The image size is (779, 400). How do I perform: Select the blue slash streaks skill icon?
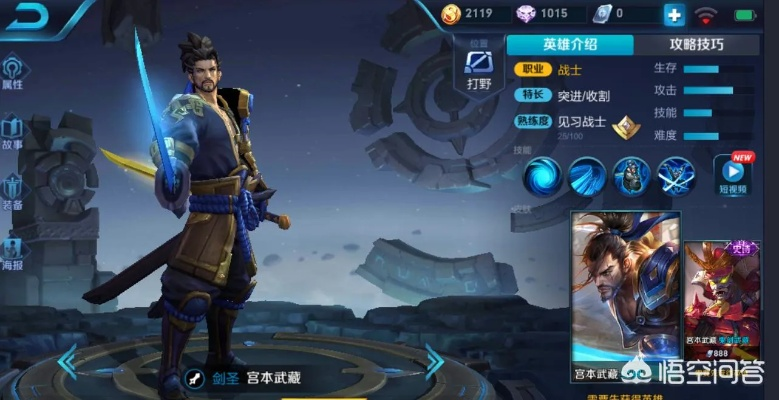pos(587,175)
